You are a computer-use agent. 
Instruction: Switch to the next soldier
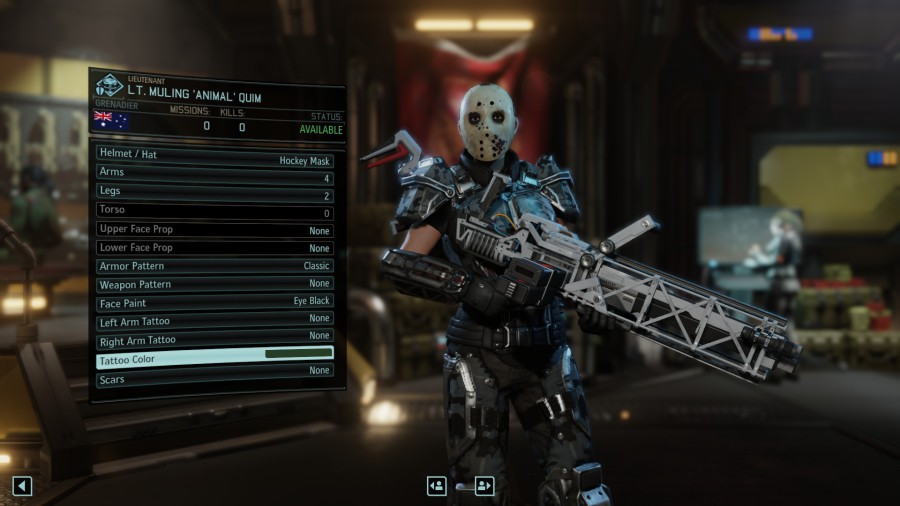pyautogui.click(x=485, y=486)
